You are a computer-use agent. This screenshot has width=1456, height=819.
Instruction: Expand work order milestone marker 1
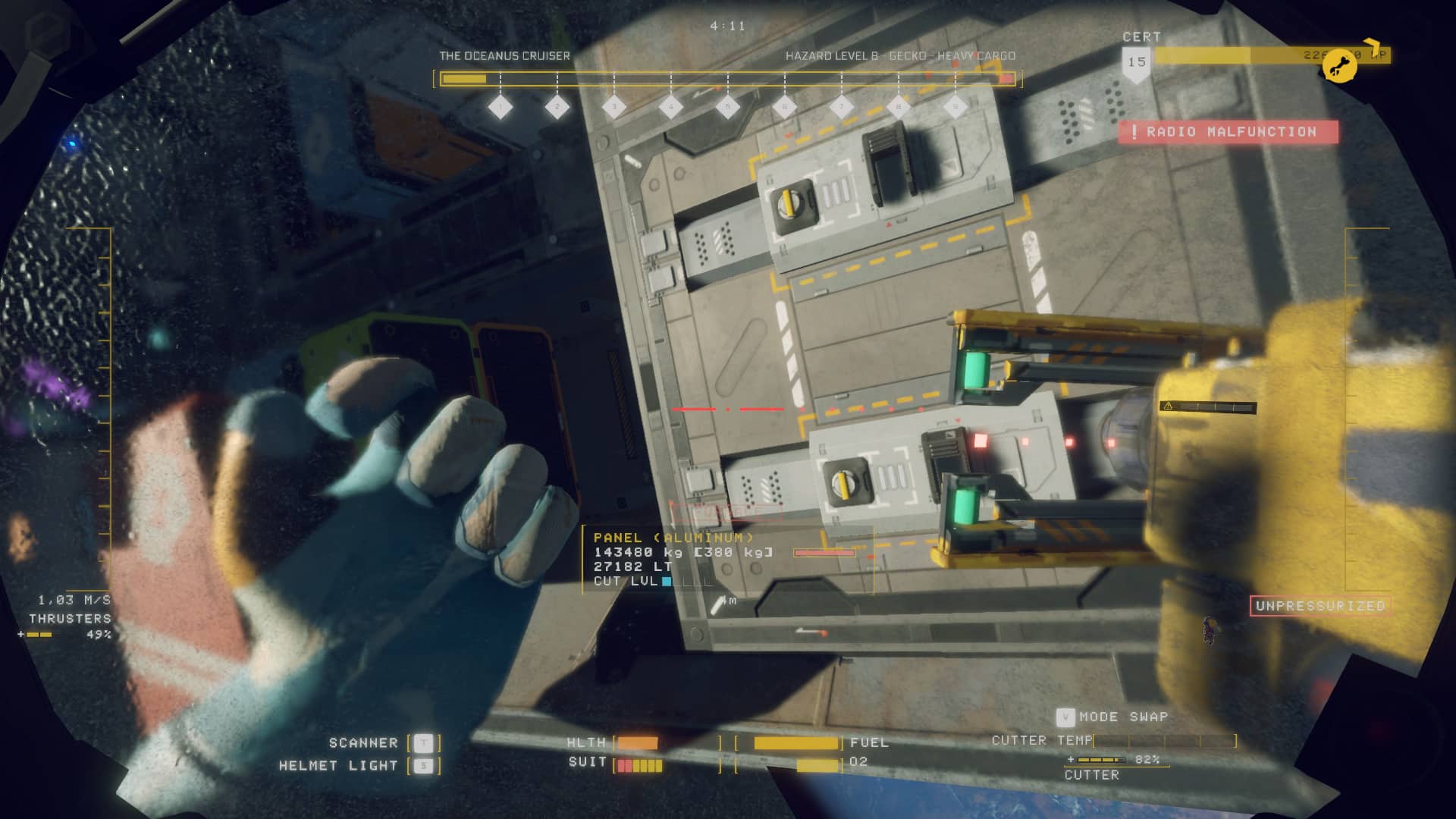point(500,107)
